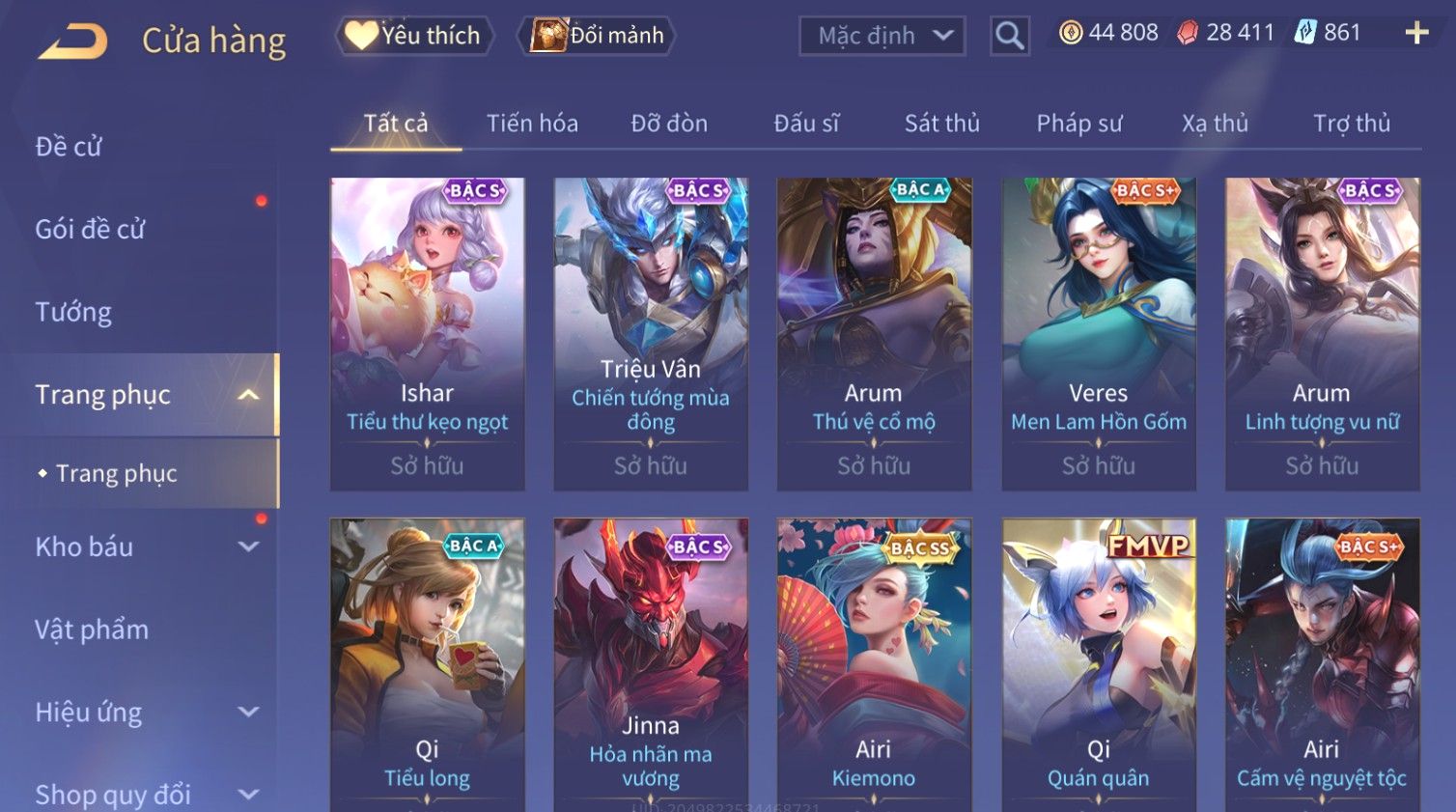Expand the Mặc định sort dropdown
Image resolution: width=1456 pixels, height=812 pixels.
[882, 36]
